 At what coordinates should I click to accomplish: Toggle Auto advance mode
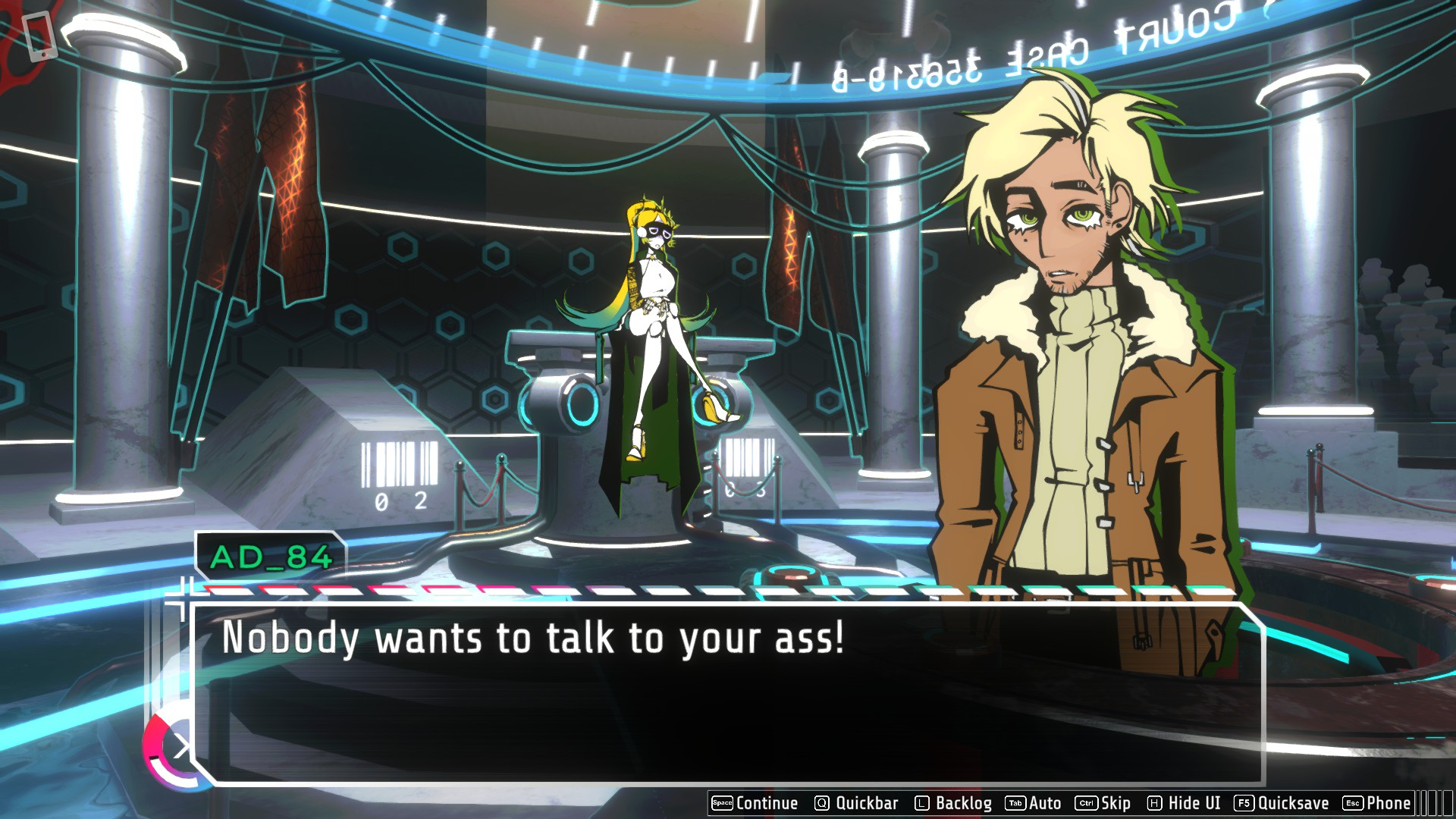coord(1034,803)
